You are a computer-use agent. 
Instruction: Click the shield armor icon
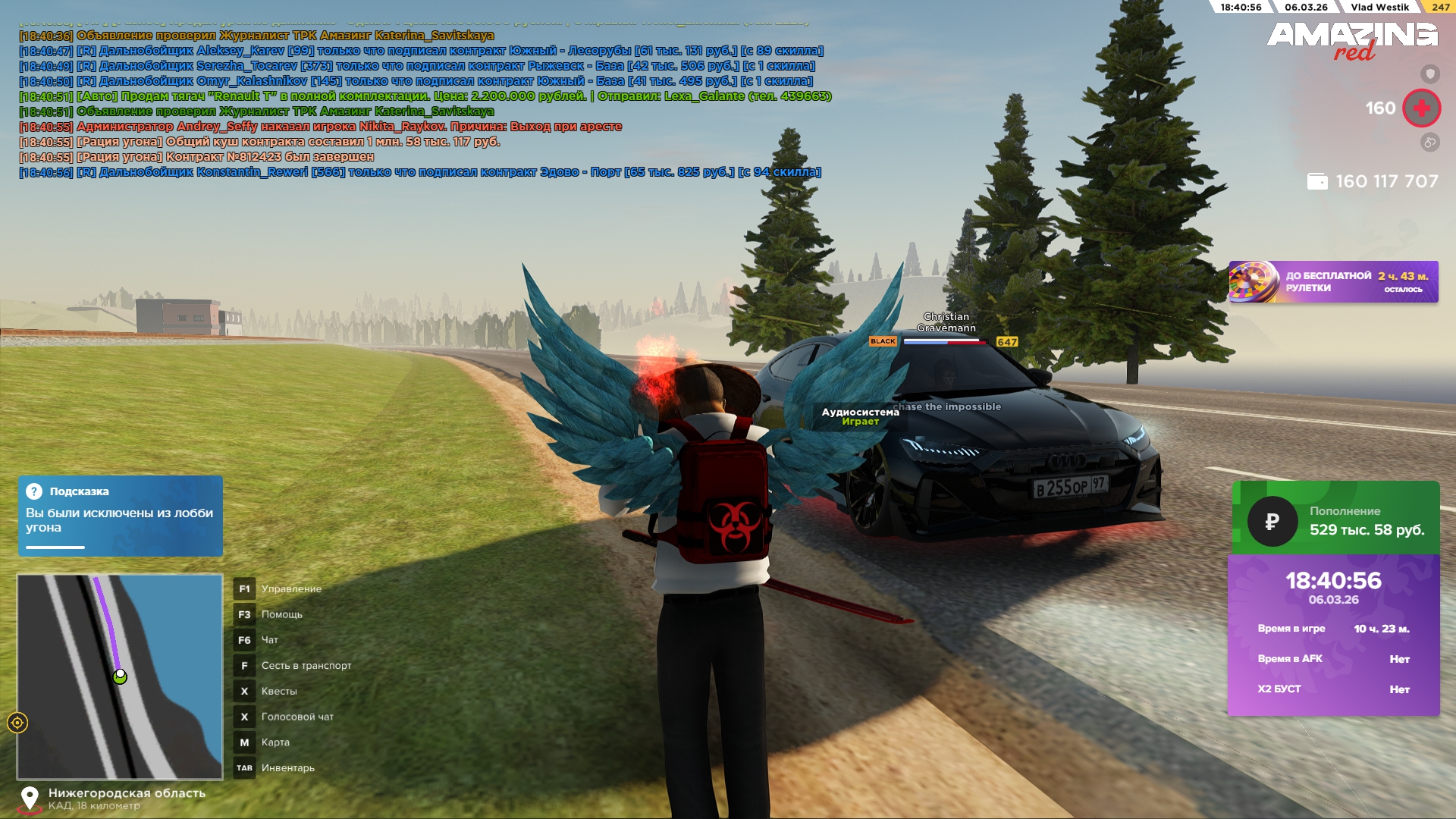[x=1429, y=74]
